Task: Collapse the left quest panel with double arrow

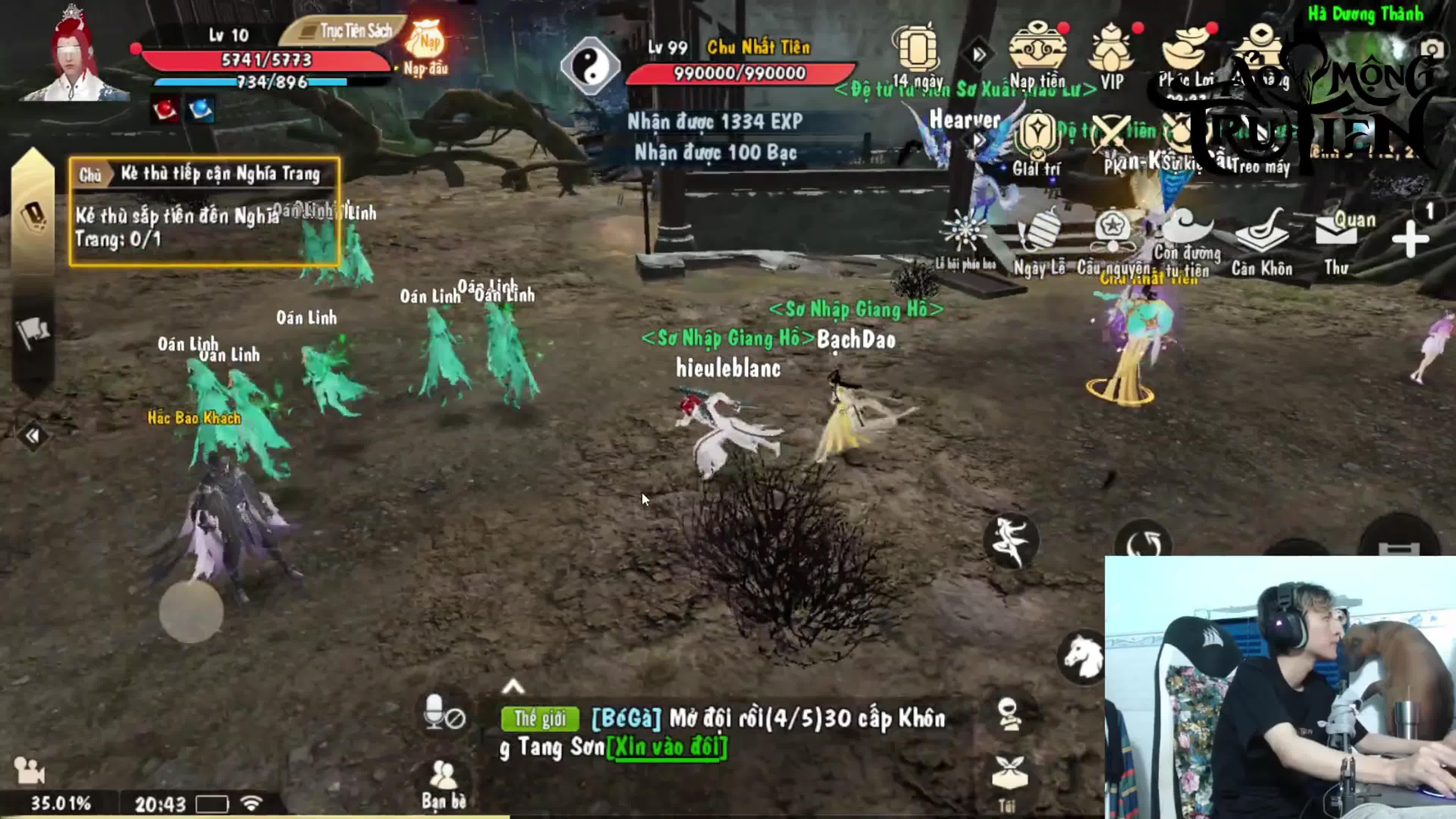Action: coord(32,436)
